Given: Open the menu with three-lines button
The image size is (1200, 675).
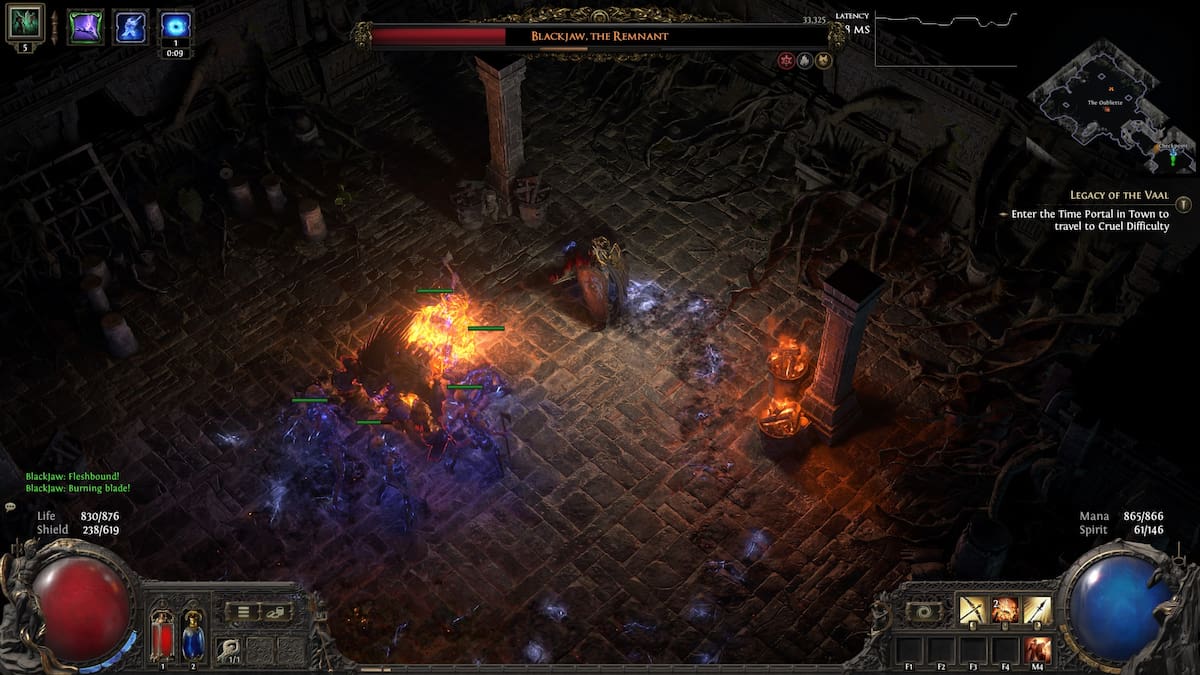Looking at the screenshot, I should pyautogui.click(x=243, y=611).
